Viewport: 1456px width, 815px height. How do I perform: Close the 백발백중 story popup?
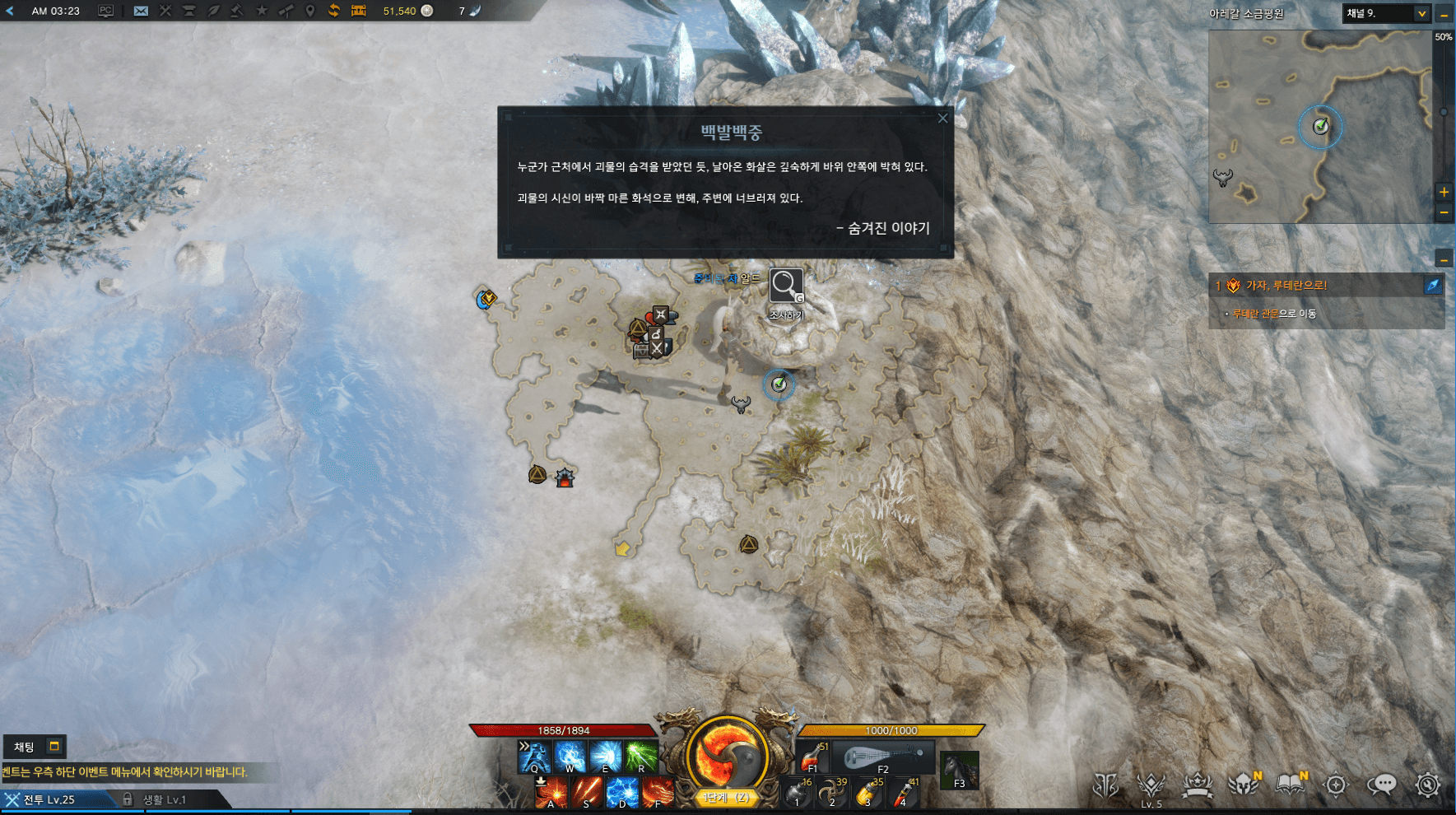942,119
